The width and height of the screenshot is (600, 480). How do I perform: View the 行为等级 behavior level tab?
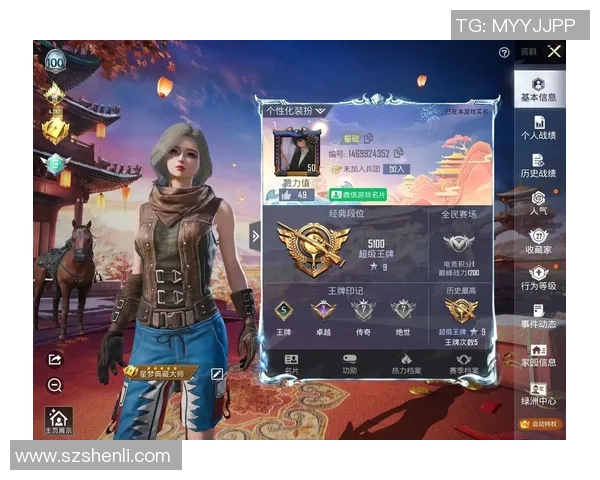[538, 279]
